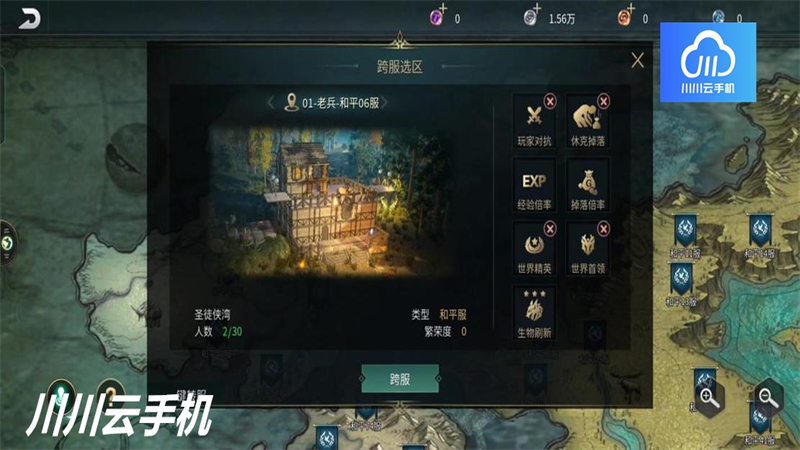Switch to the next server with right arrow
Screen dimensions: 800x450
tap(385, 102)
